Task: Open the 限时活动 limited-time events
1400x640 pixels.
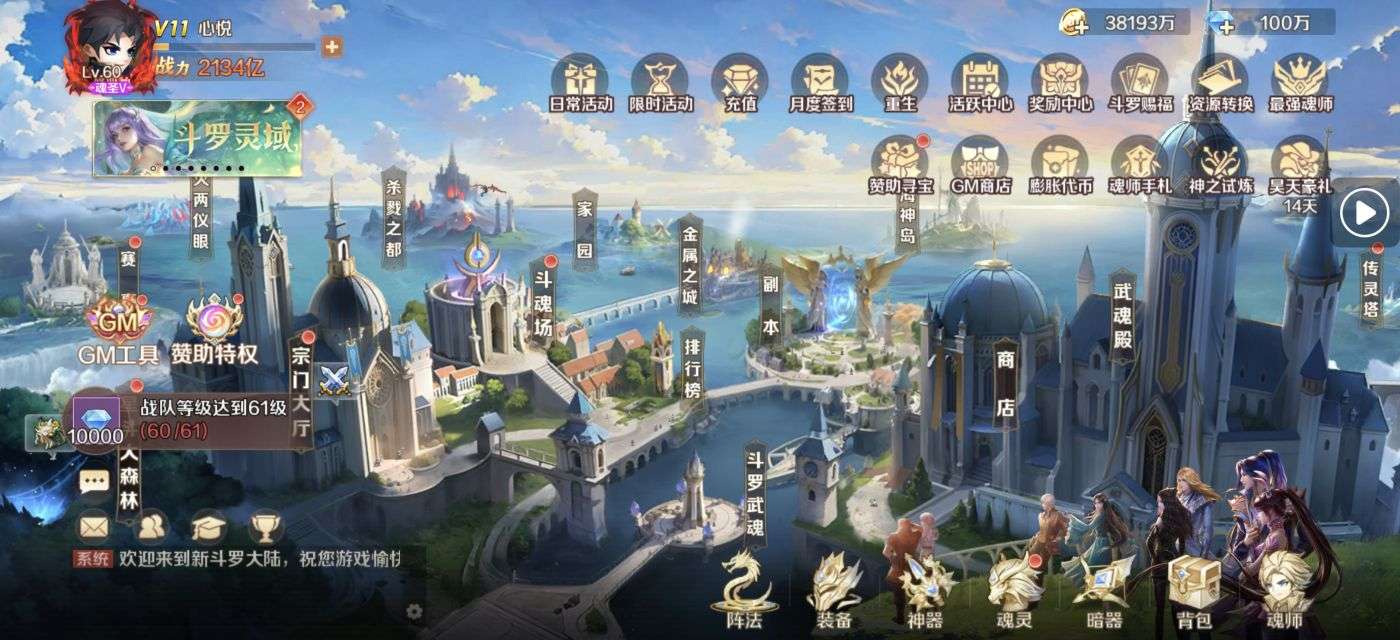Action: pos(661,78)
